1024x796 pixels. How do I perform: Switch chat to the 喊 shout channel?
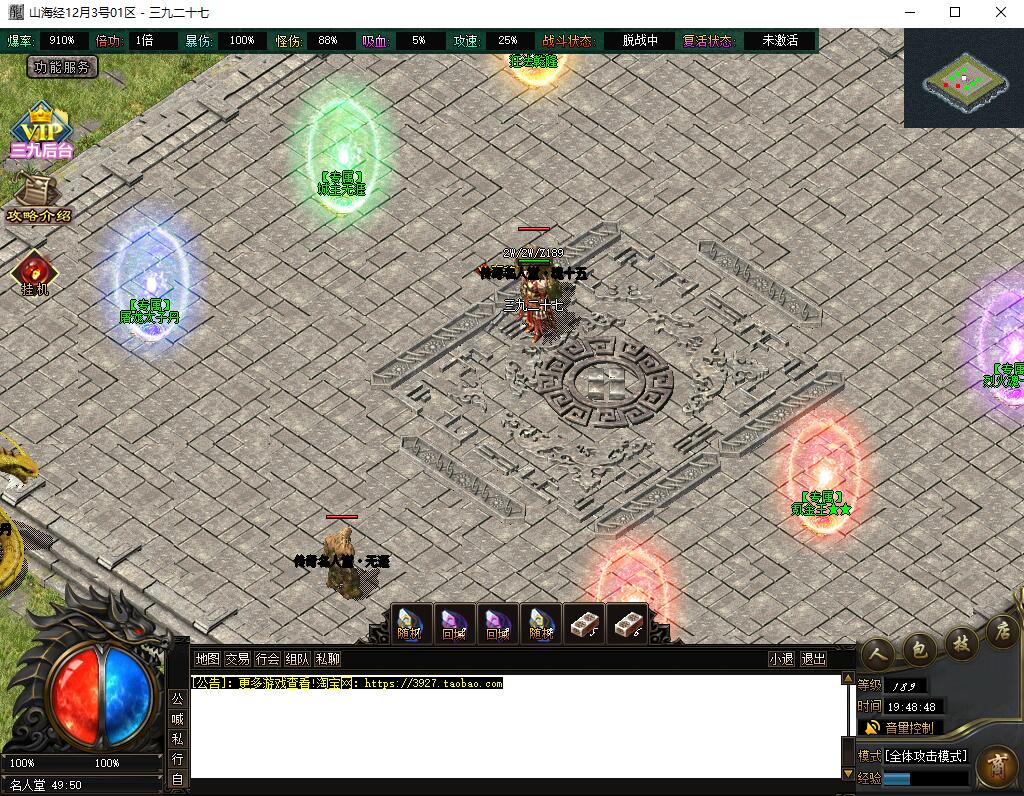pos(177,719)
